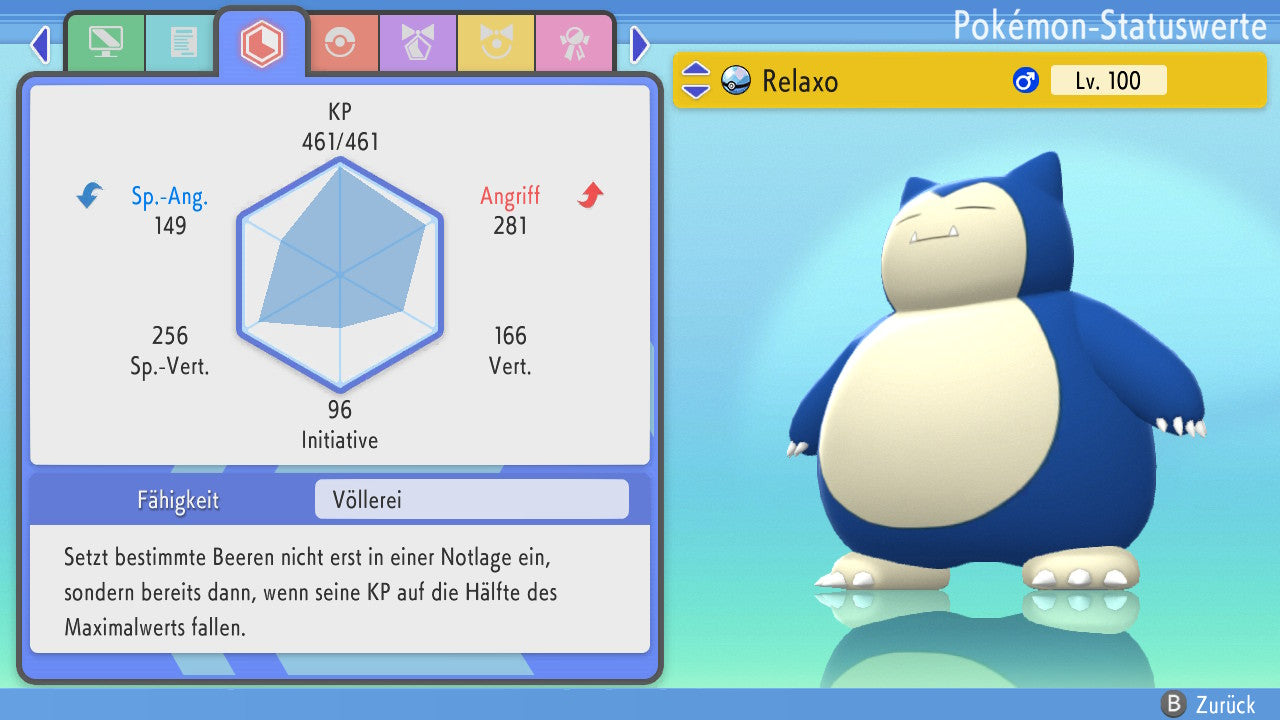
Task: Open the red Poké Ball moves tab
Action: tap(341, 43)
